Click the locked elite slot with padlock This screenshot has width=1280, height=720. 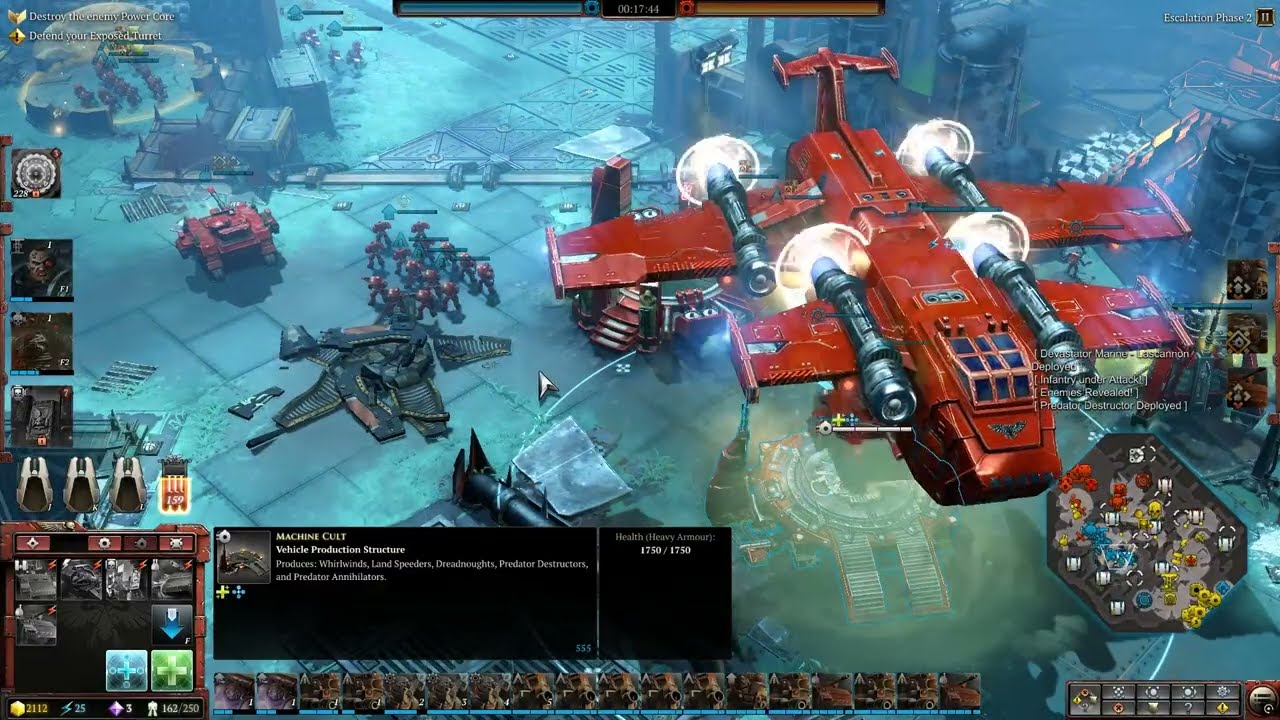(x=41, y=415)
